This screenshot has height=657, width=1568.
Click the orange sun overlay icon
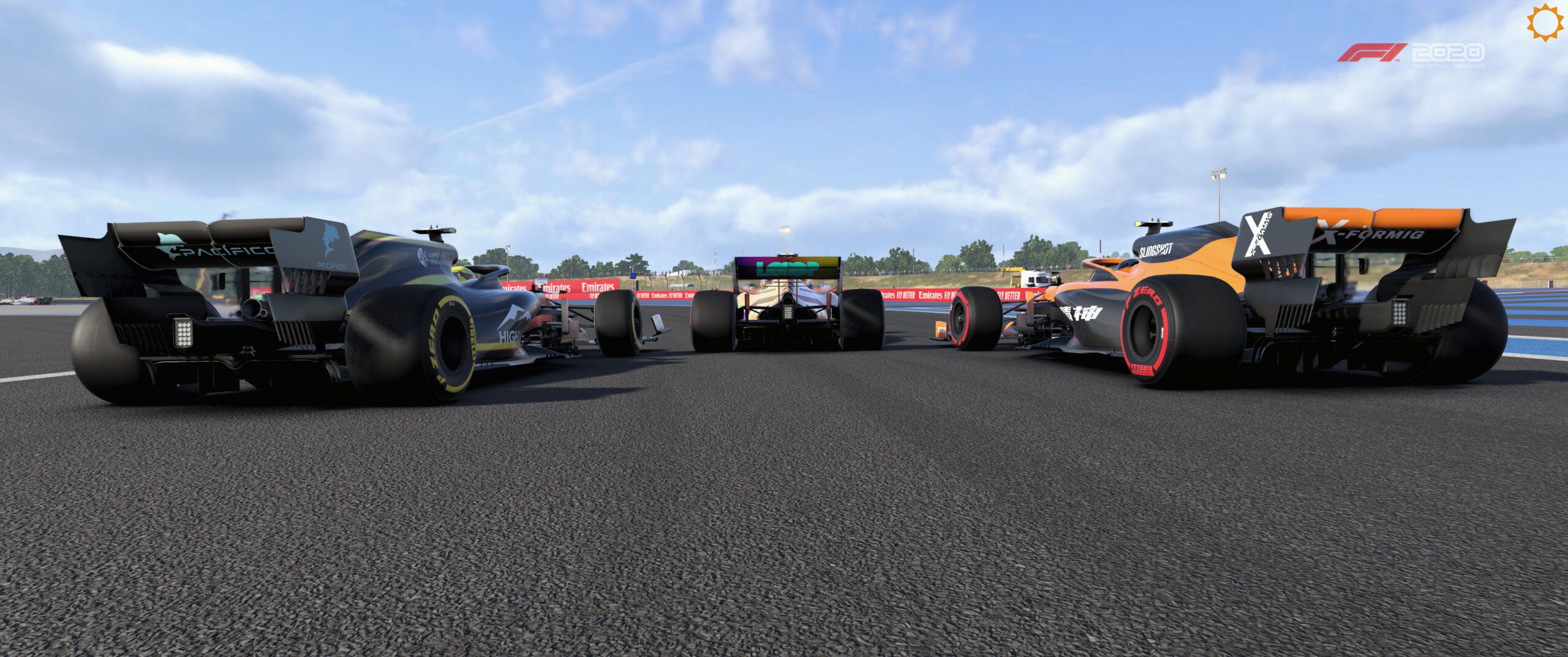click(x=1545, y=23)
